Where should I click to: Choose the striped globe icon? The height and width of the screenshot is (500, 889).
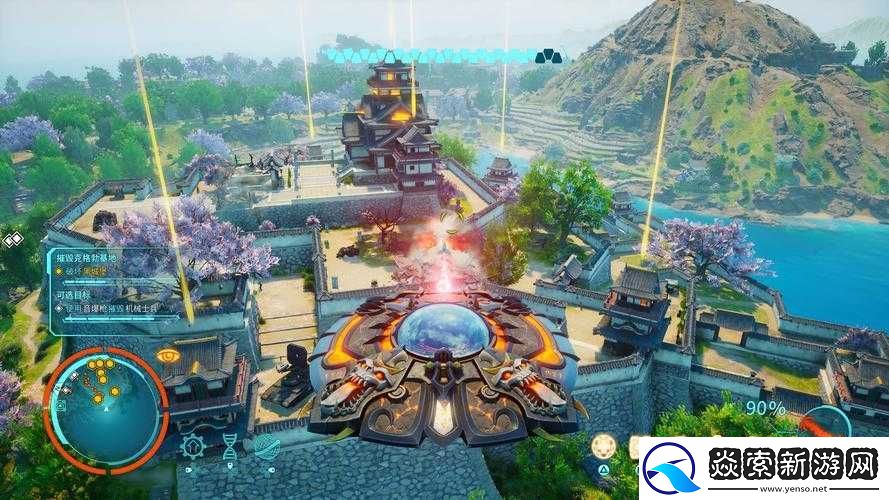266,446
